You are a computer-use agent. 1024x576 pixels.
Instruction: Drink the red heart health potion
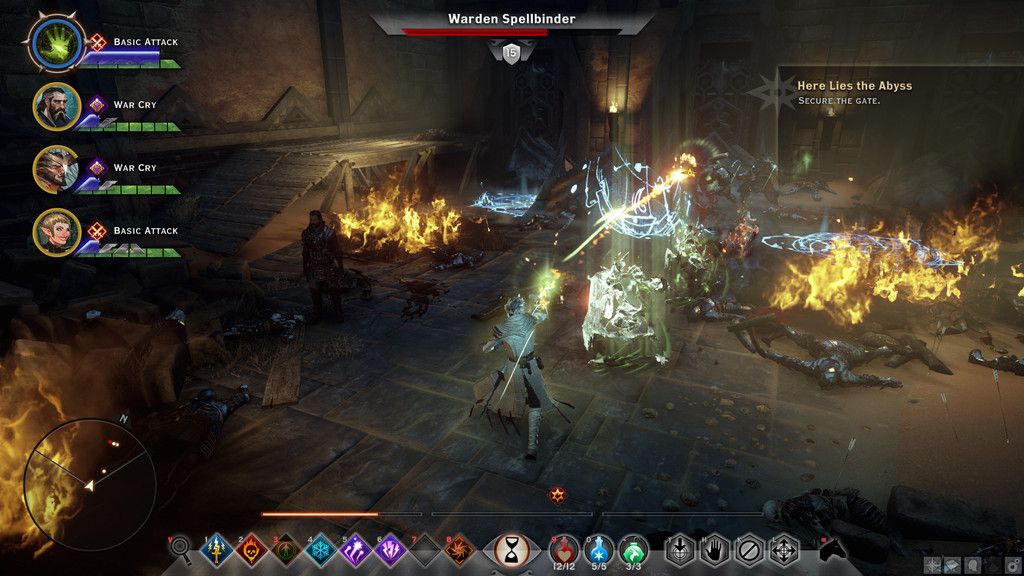pos(566,548)
